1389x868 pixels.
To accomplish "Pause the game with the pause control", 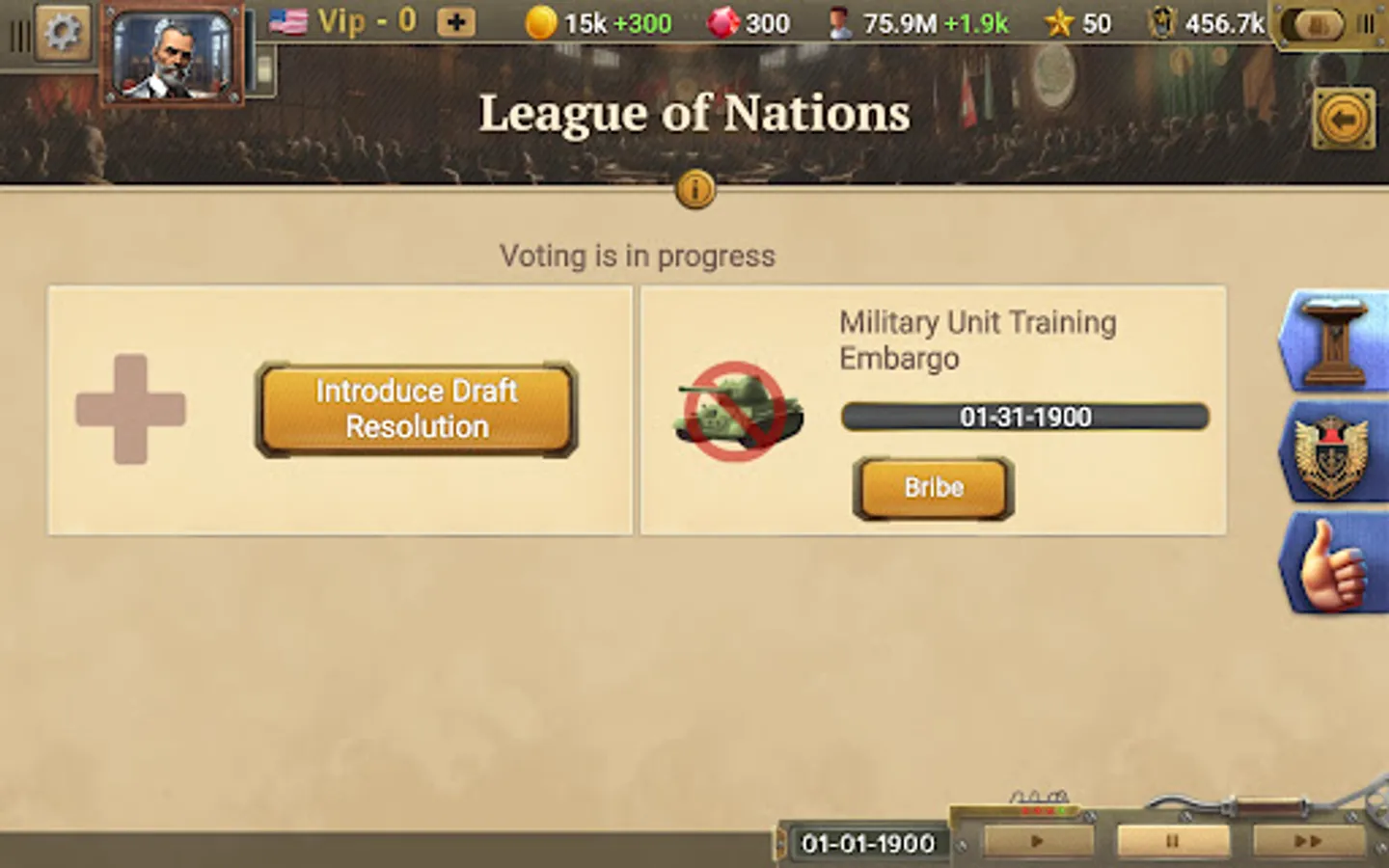I will coord(1172,841).
